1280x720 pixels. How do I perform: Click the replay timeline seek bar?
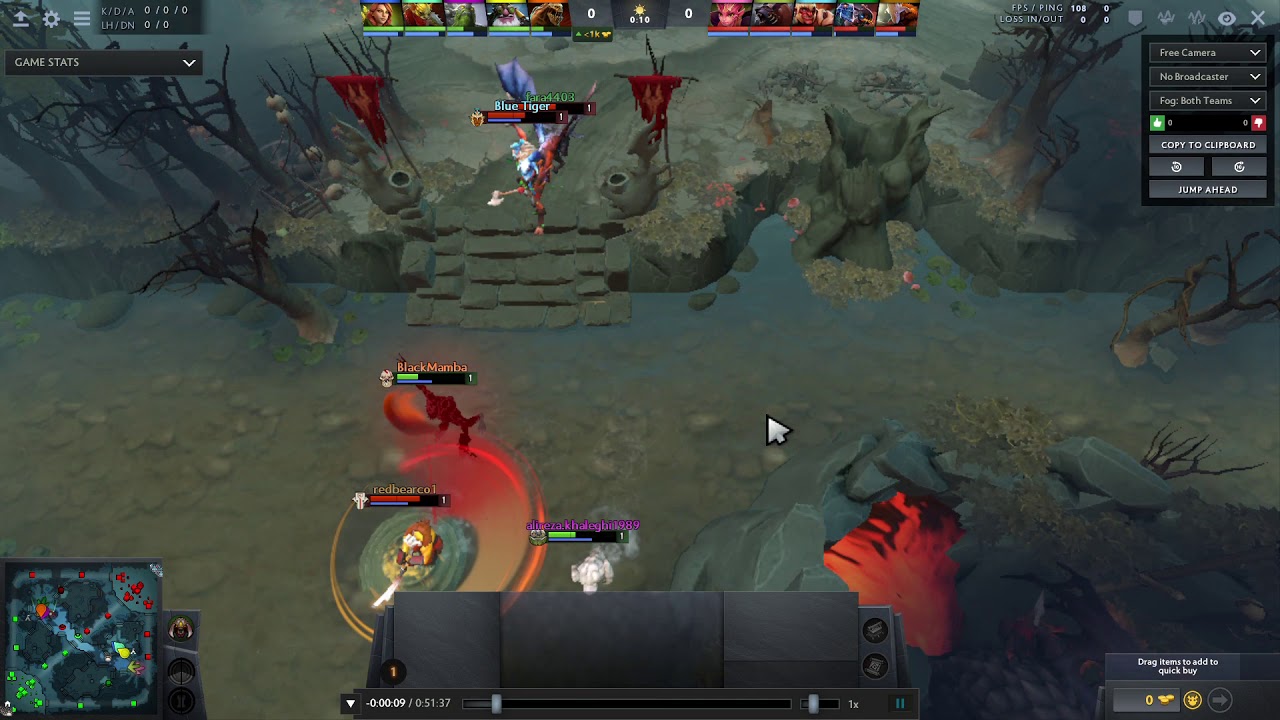pyautogui.click(x=640, y=704)
